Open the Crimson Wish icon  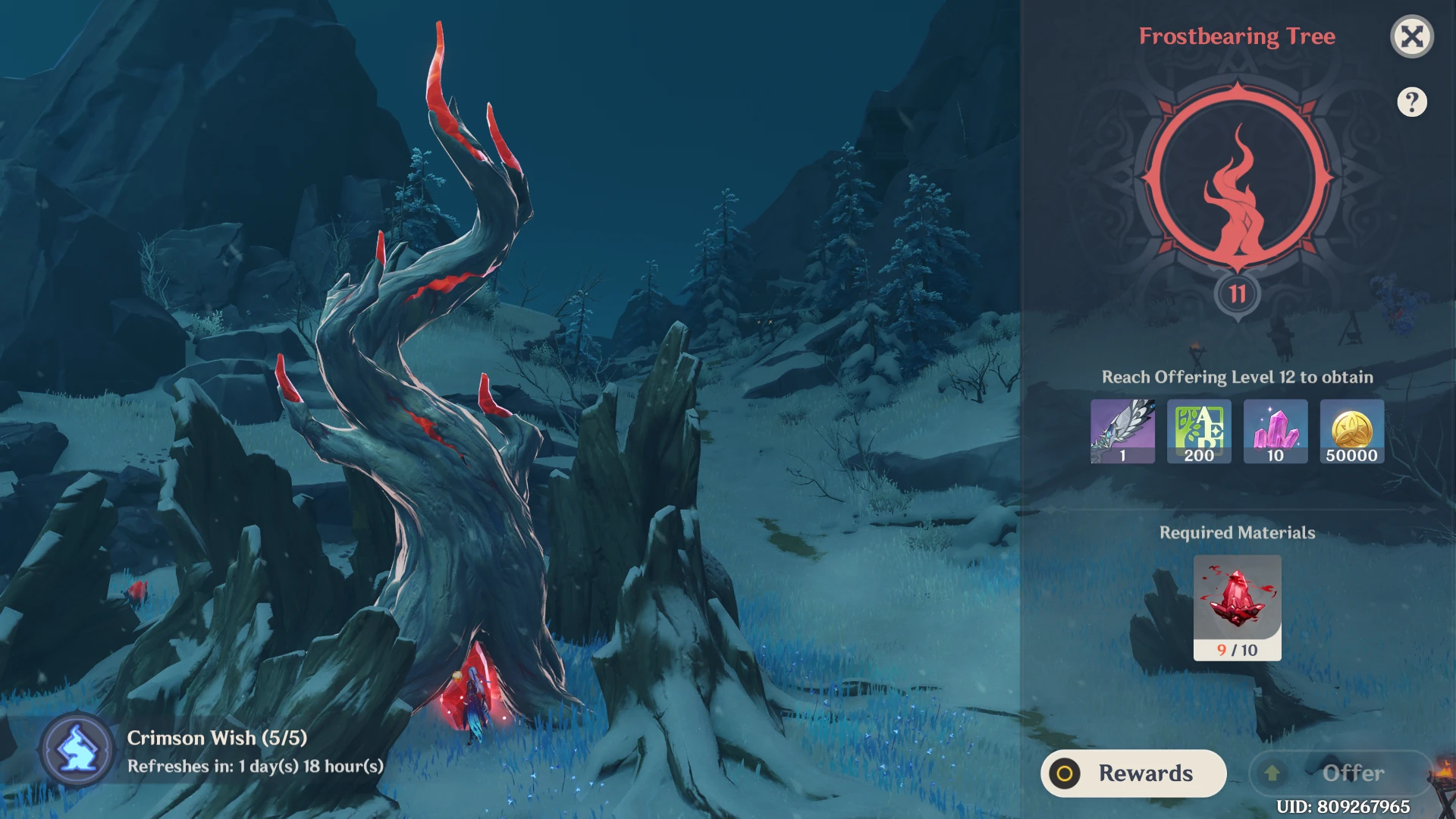pyautogui.click(x=77, y=750)
